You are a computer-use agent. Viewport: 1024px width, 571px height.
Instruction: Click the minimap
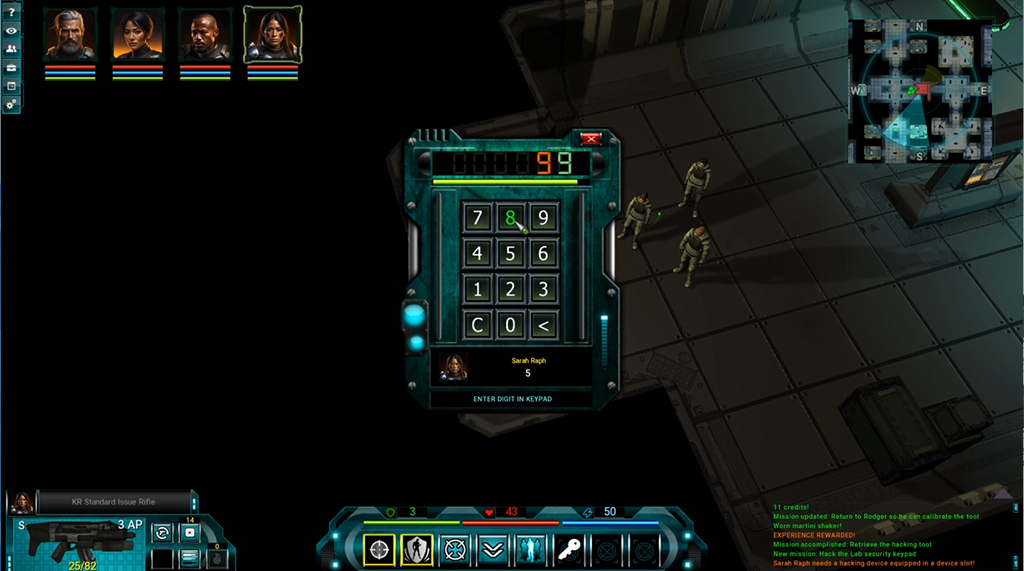pos(920,91)
